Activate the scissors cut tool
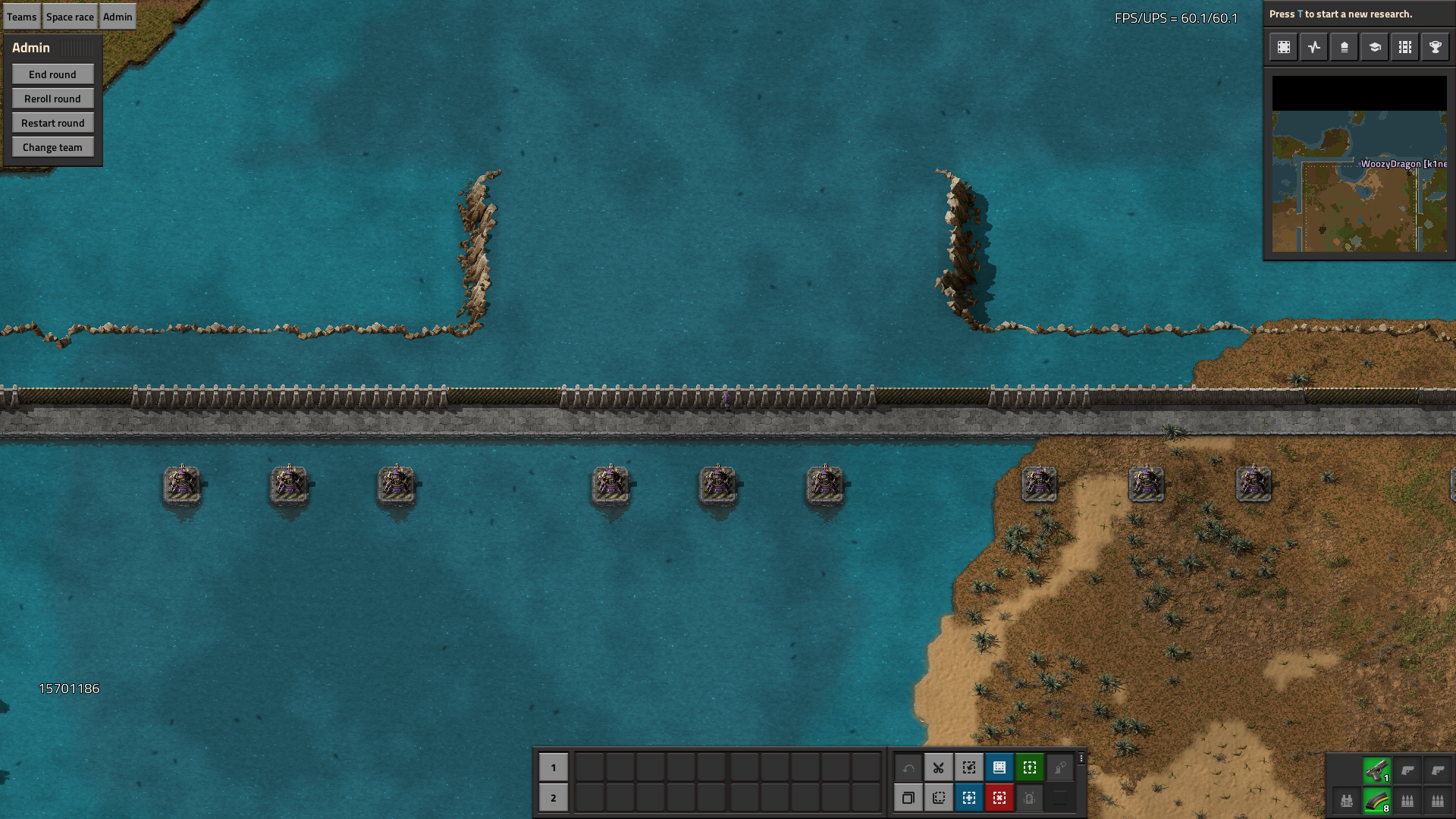The width and height of the screenshot is (1456, 819). [938, 767]
